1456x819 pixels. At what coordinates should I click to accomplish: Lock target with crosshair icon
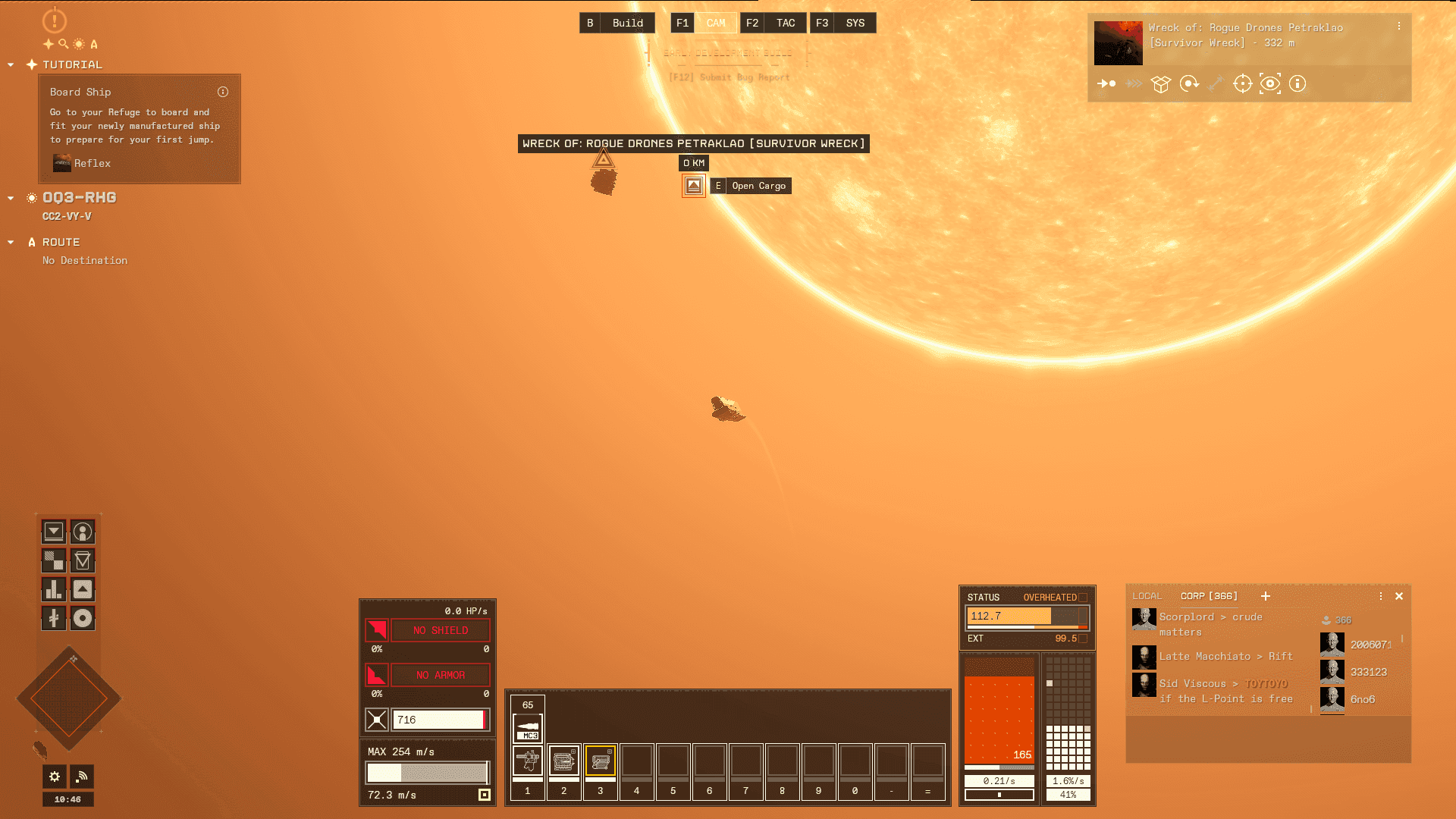[x=1242, y=83]
